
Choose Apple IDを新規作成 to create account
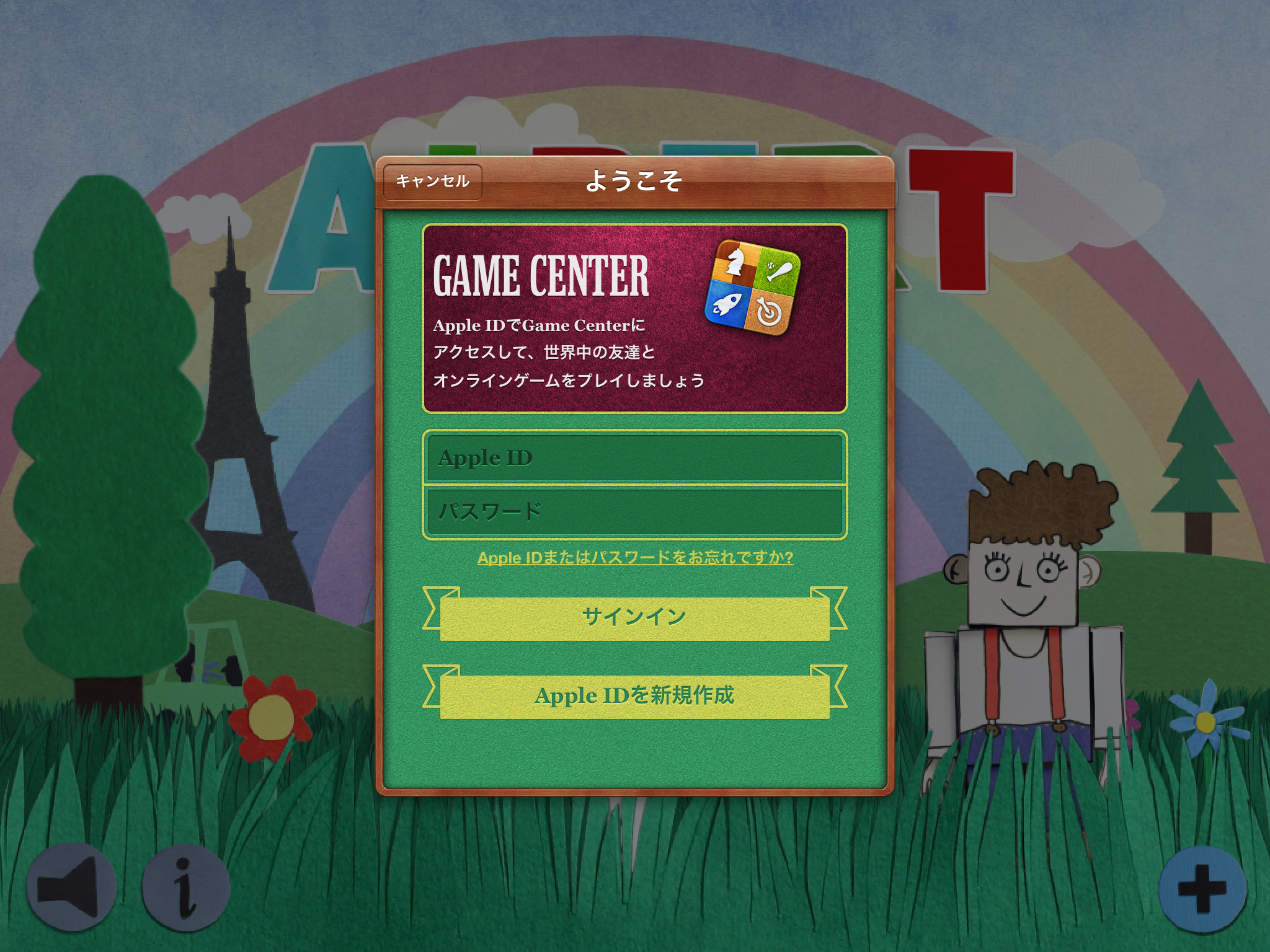coord(634,696)
